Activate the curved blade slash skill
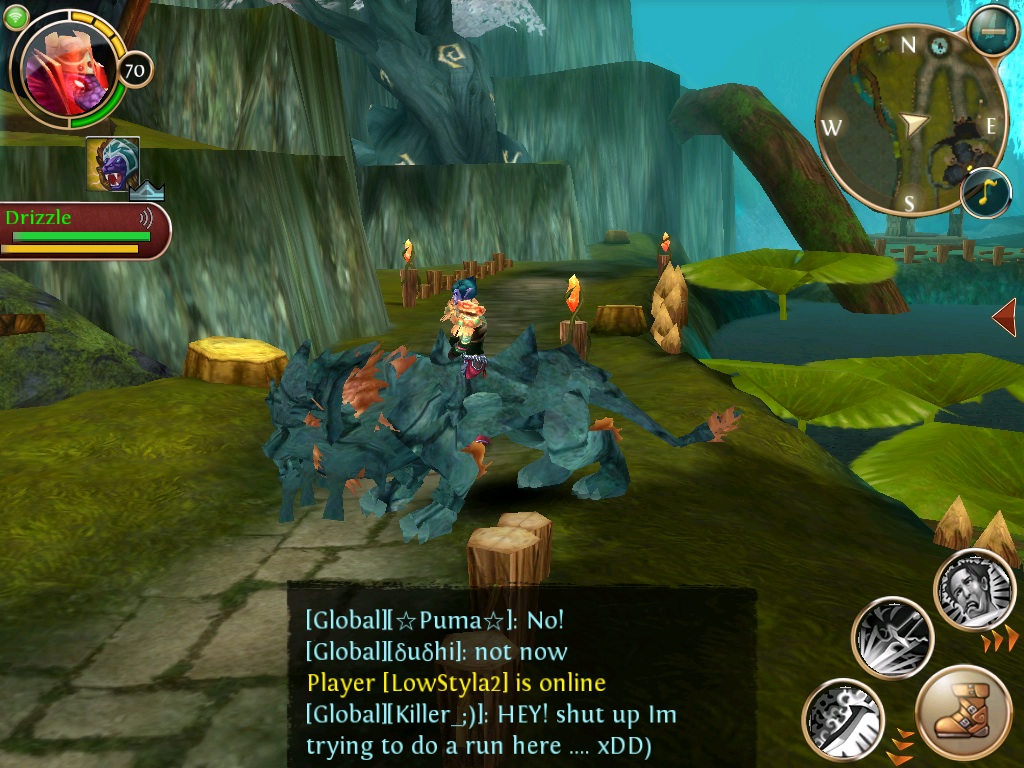1024x768 pixels. pos(842,718)
